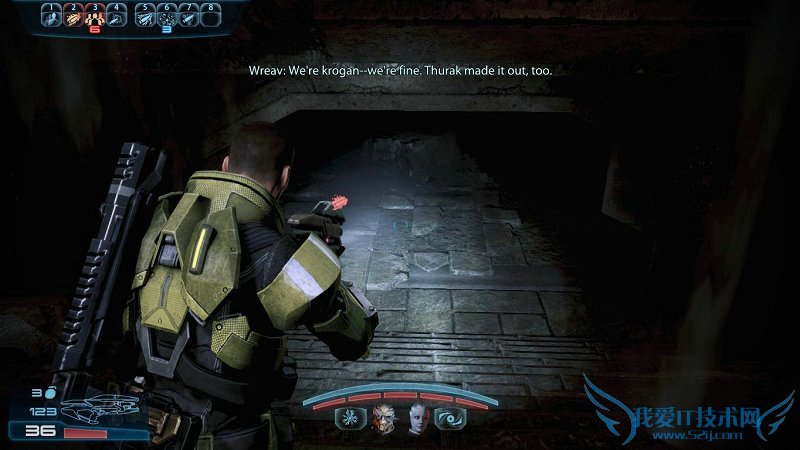The image size is (800, 450).
Task: Activate the power in hotbar slot 5
Action: (x=145, y=15)
